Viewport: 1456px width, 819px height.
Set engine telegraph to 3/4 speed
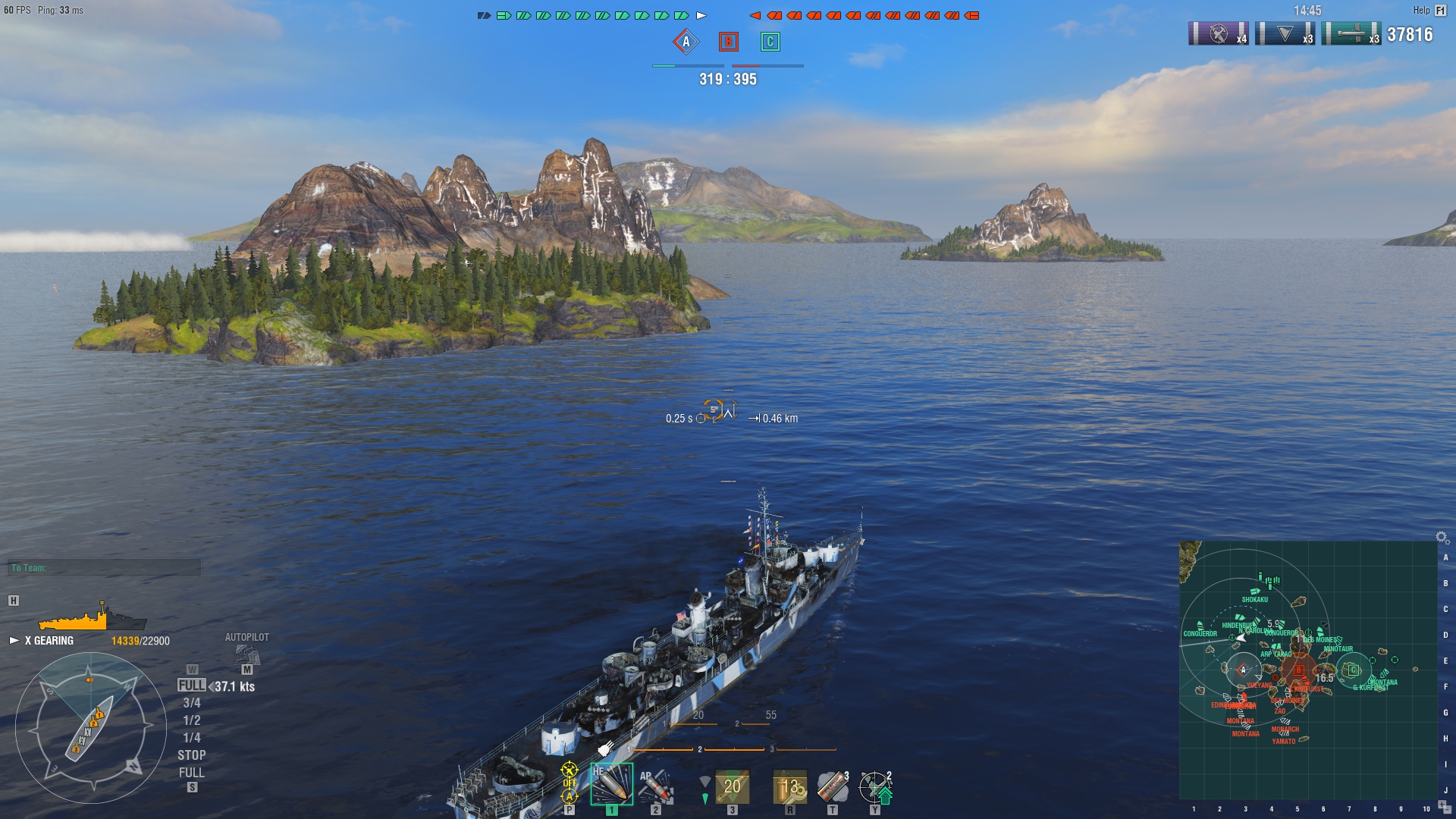point(192,703)
